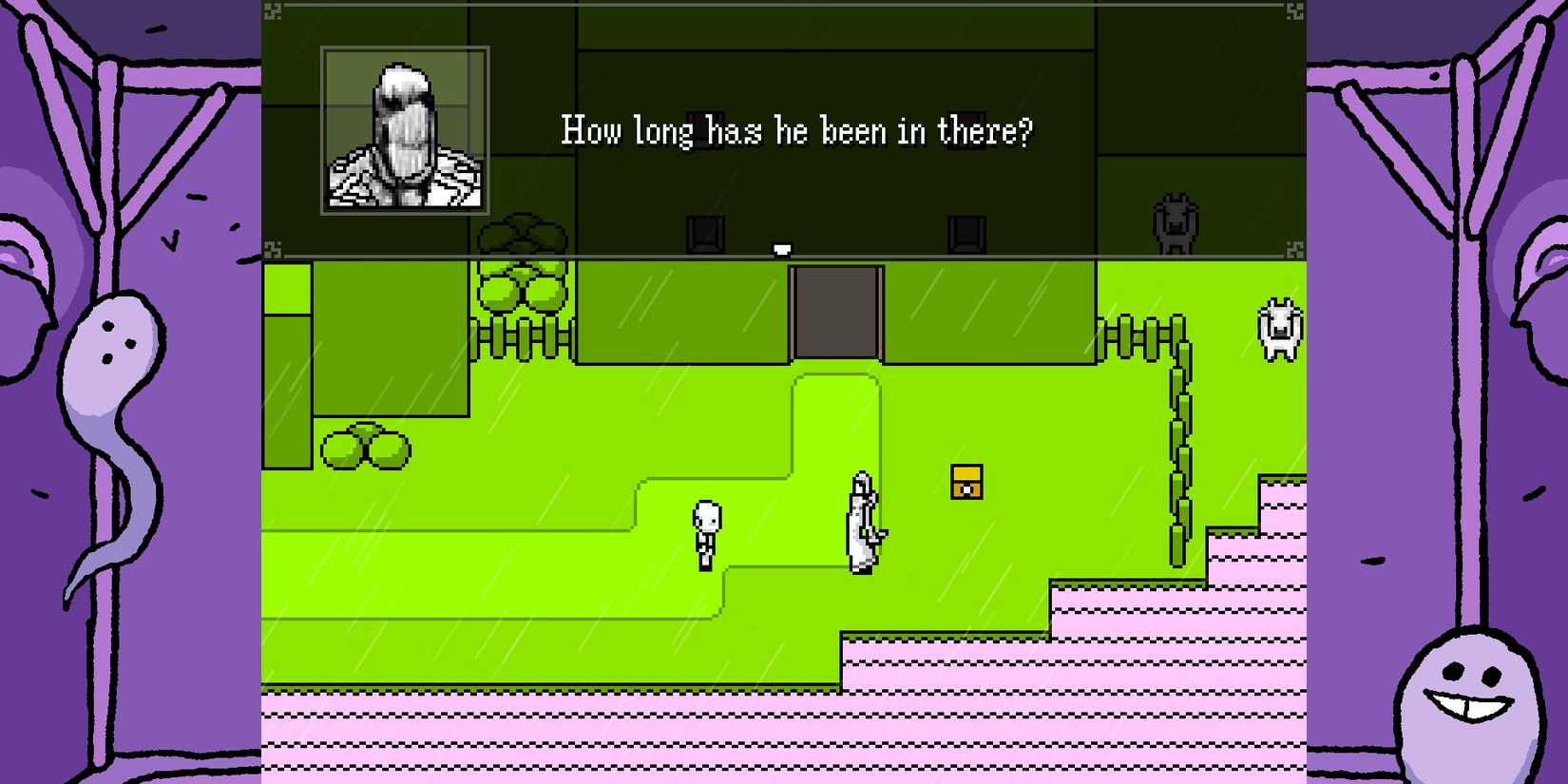
Task: Open the orange treasure chest
Action: tap(966, 483)
